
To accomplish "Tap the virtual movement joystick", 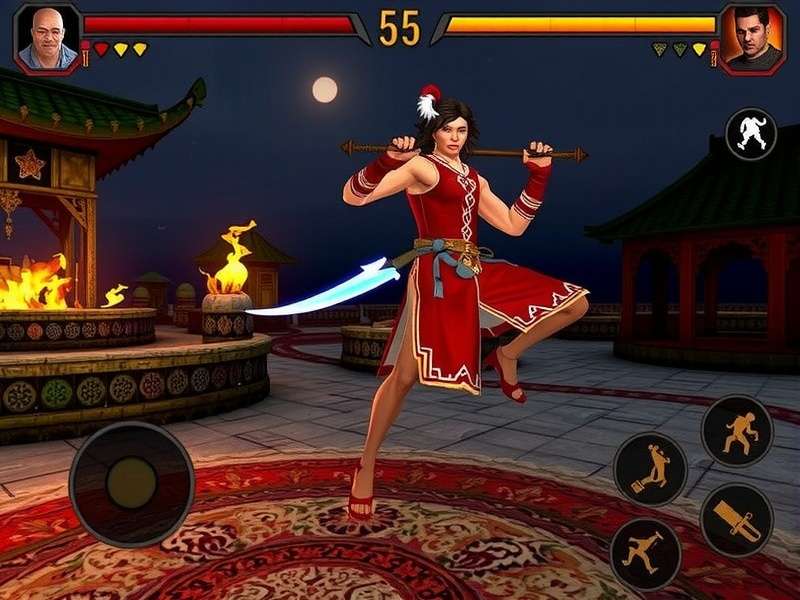I will (131, 484).
